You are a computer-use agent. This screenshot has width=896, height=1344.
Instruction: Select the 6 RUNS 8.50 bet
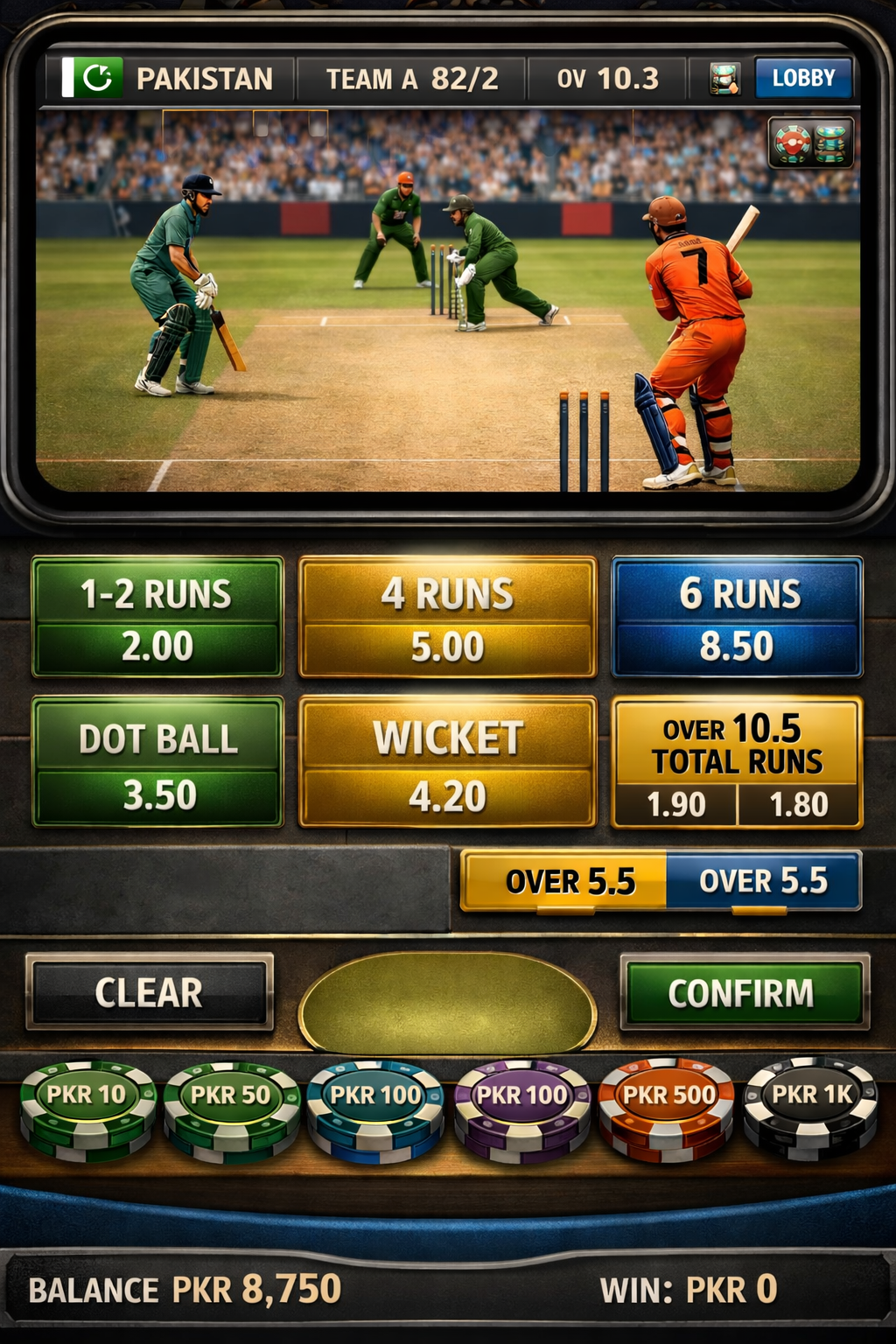(x=738, y=617)
